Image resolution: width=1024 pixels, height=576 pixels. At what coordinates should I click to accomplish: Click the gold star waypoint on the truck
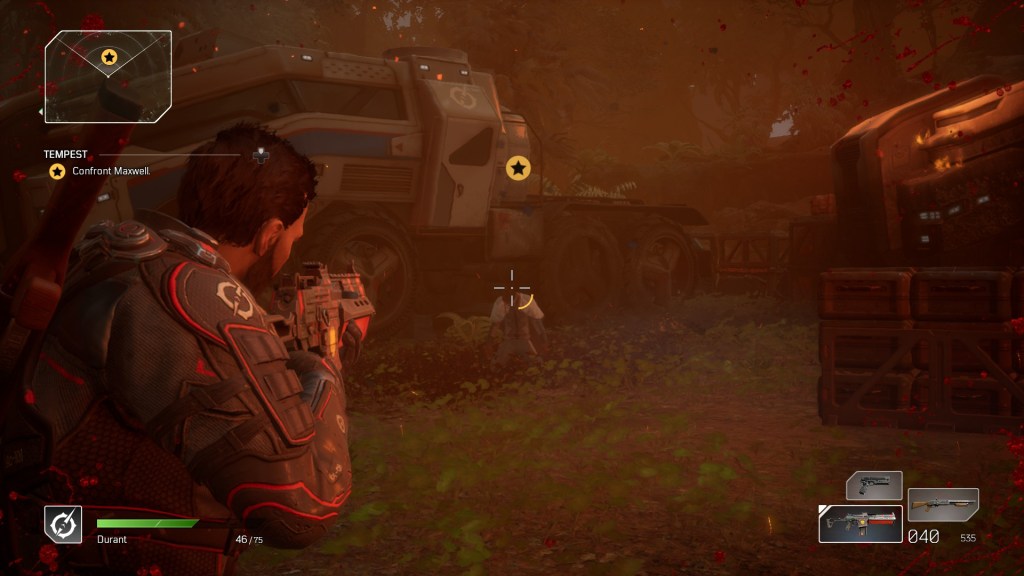click(x=518, y=168)
